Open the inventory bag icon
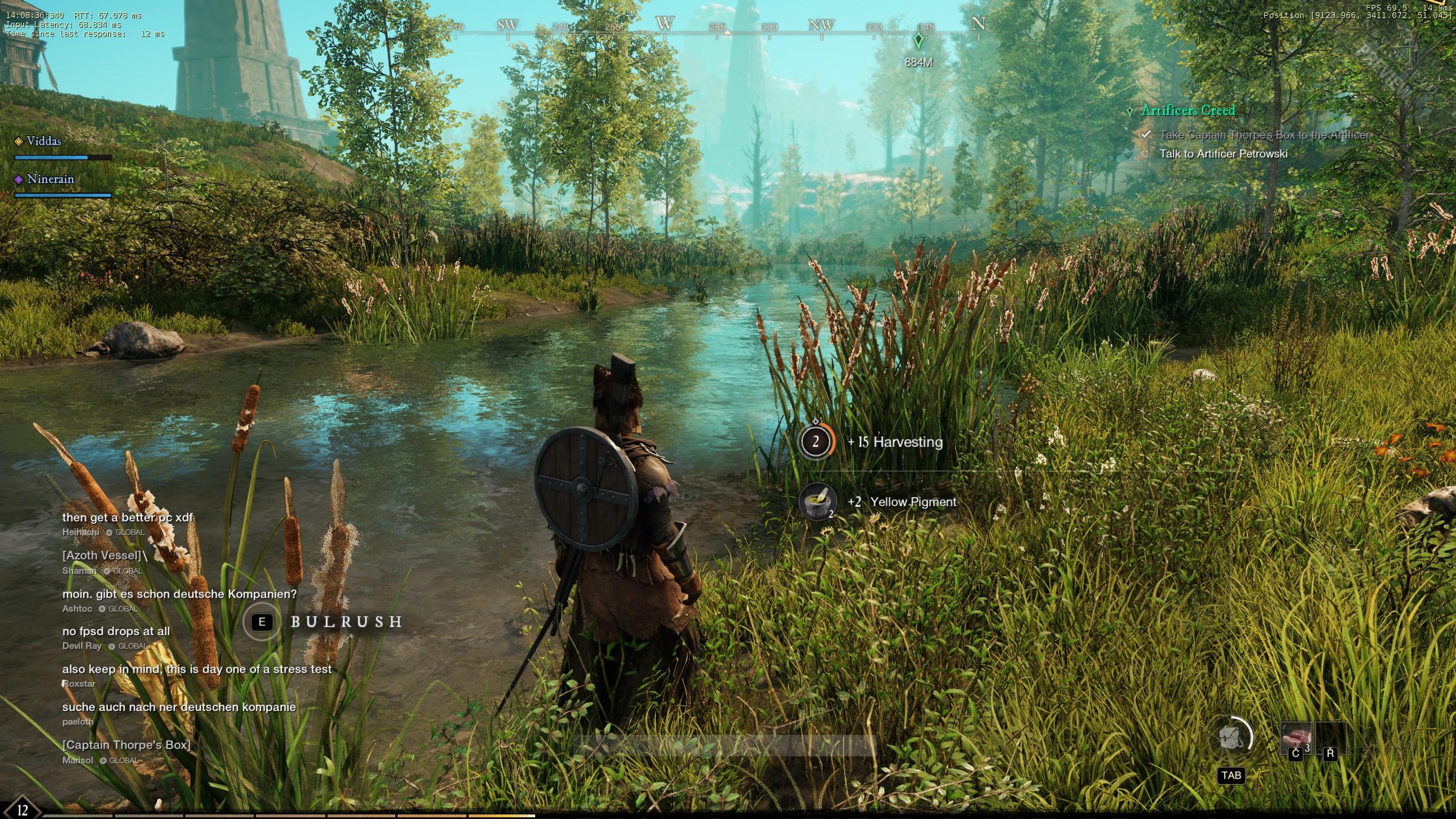 click(x=1232, y=738)
